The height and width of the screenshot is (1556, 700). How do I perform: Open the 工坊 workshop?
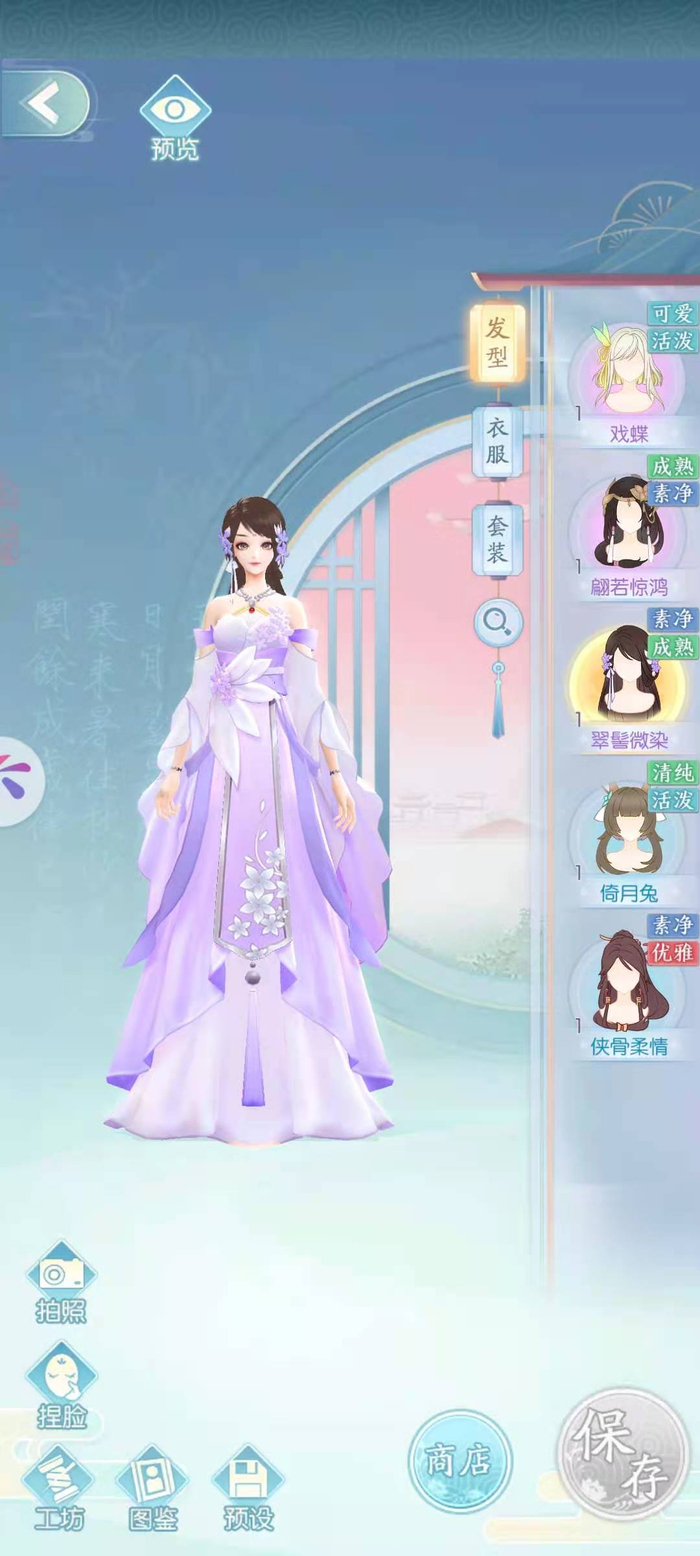(x=59, y=1487)
